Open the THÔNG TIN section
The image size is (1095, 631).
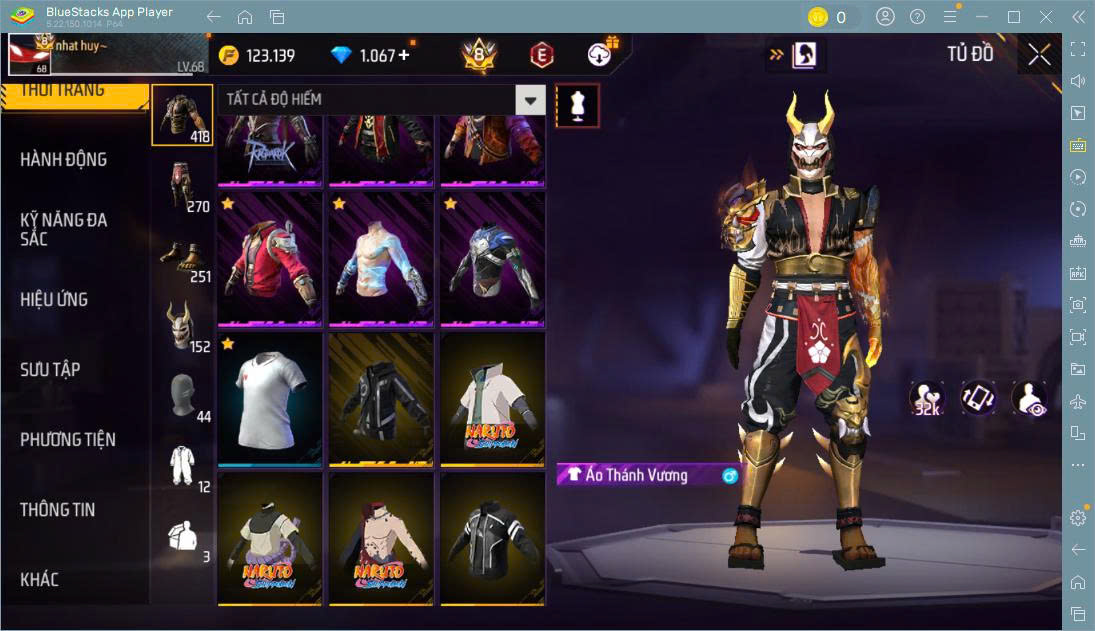pos(58,510)
